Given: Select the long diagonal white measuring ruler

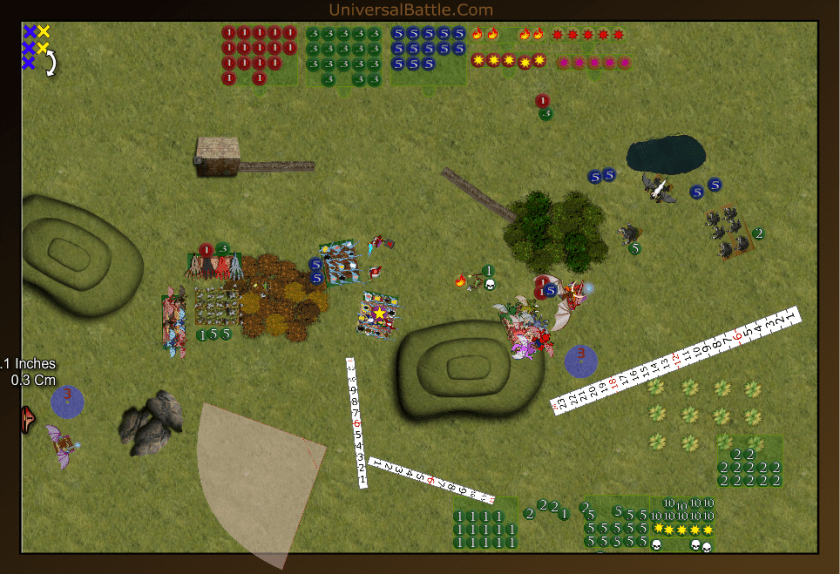Looking at the screenshot, I should click(x=676, y=361).
